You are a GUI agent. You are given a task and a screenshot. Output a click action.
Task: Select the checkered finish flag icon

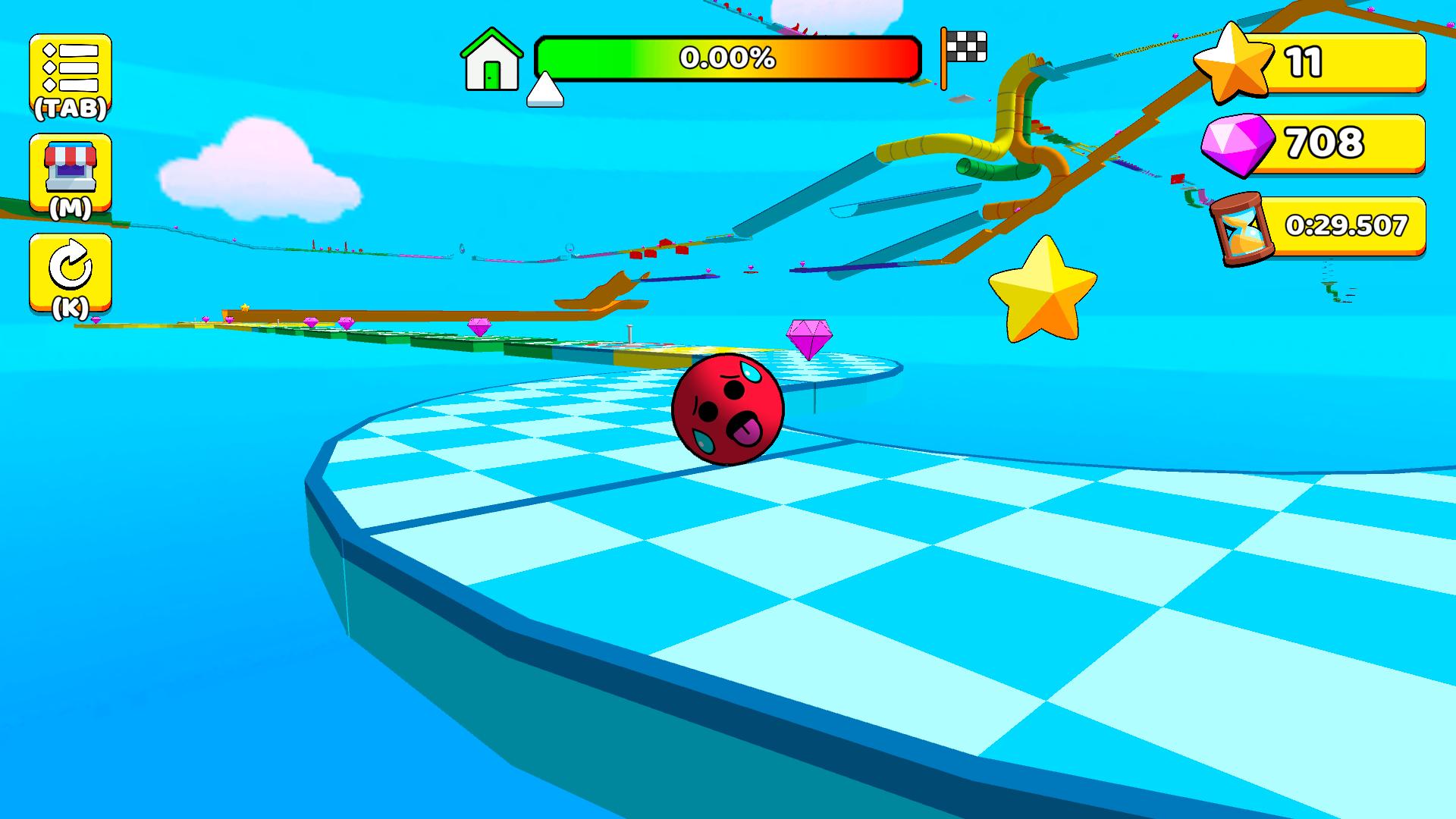tap(958, 55)
